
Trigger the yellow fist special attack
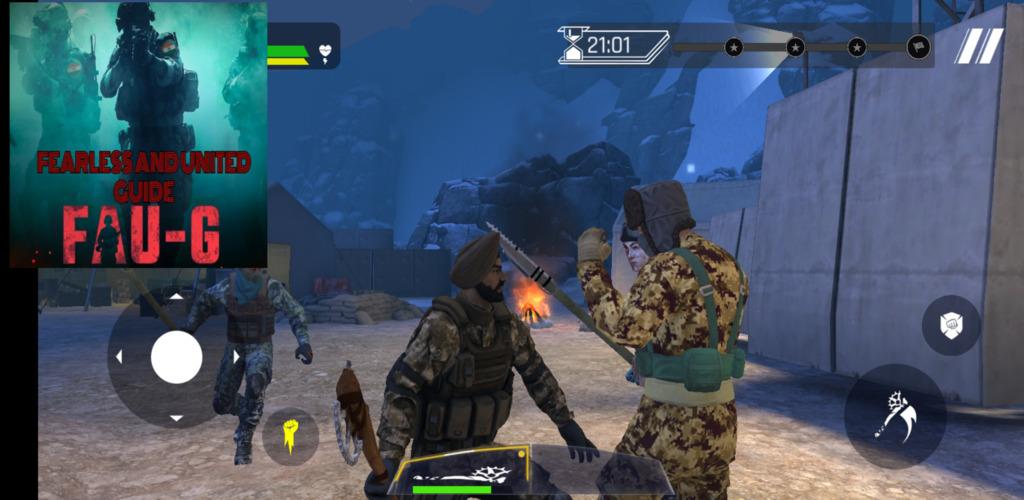pyautogui.click(x=291, y=436)
